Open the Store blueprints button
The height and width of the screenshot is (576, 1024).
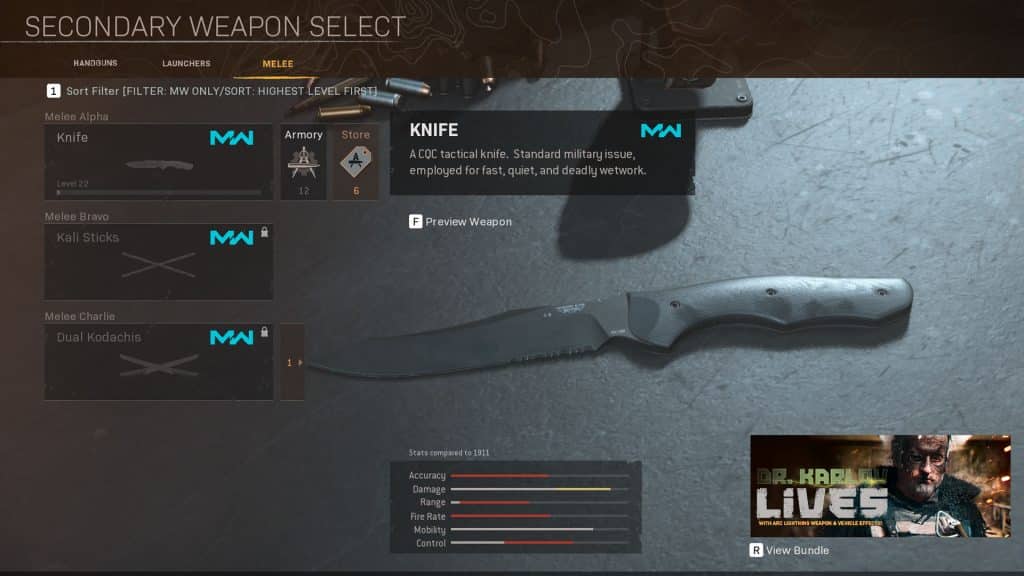click(x=355, y=161)
